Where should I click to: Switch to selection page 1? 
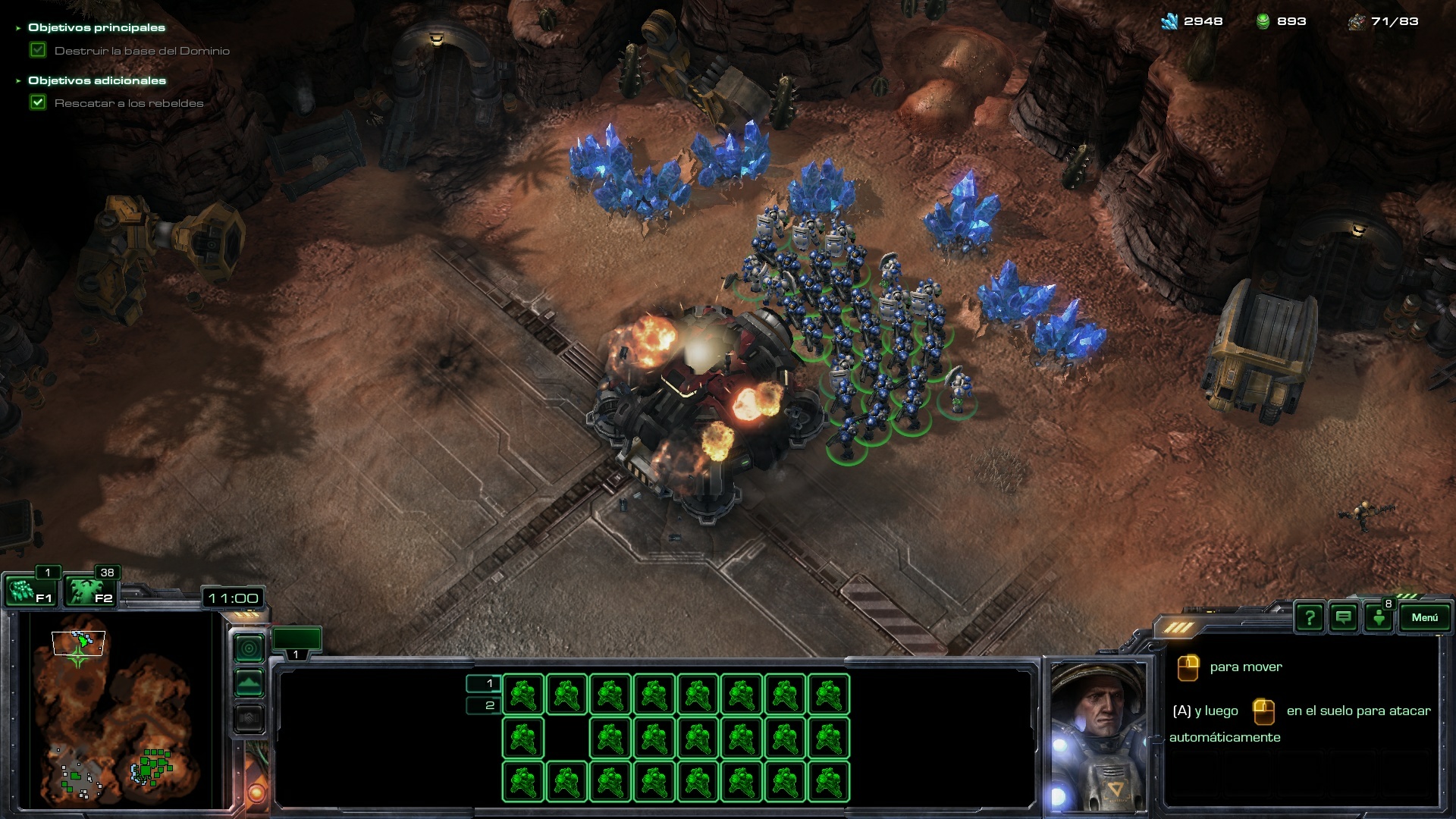coord(484,683)
